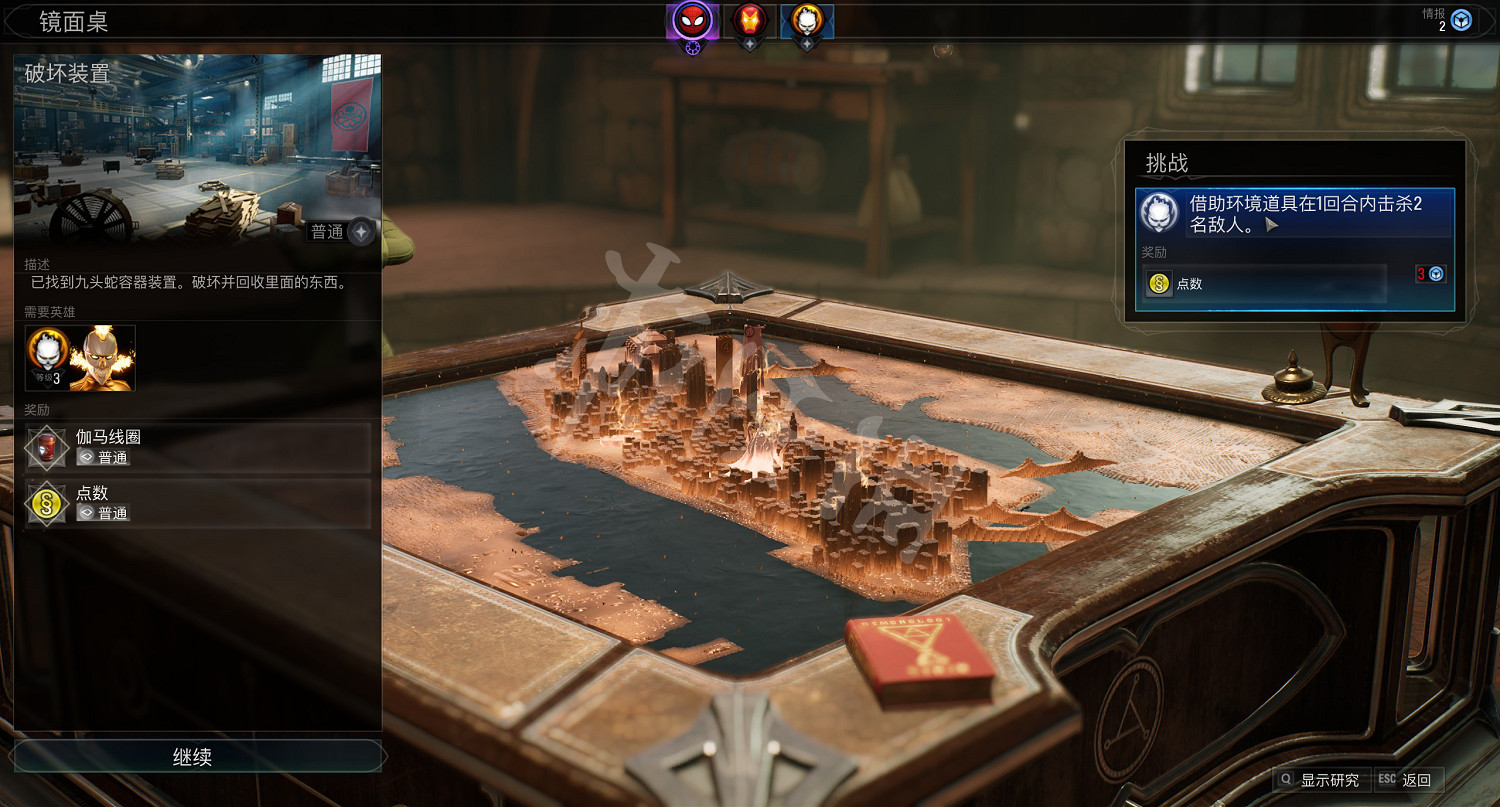Click the 情报 intel cube icon
The height and width of the screenshot is (807, 1500).
1461,20
